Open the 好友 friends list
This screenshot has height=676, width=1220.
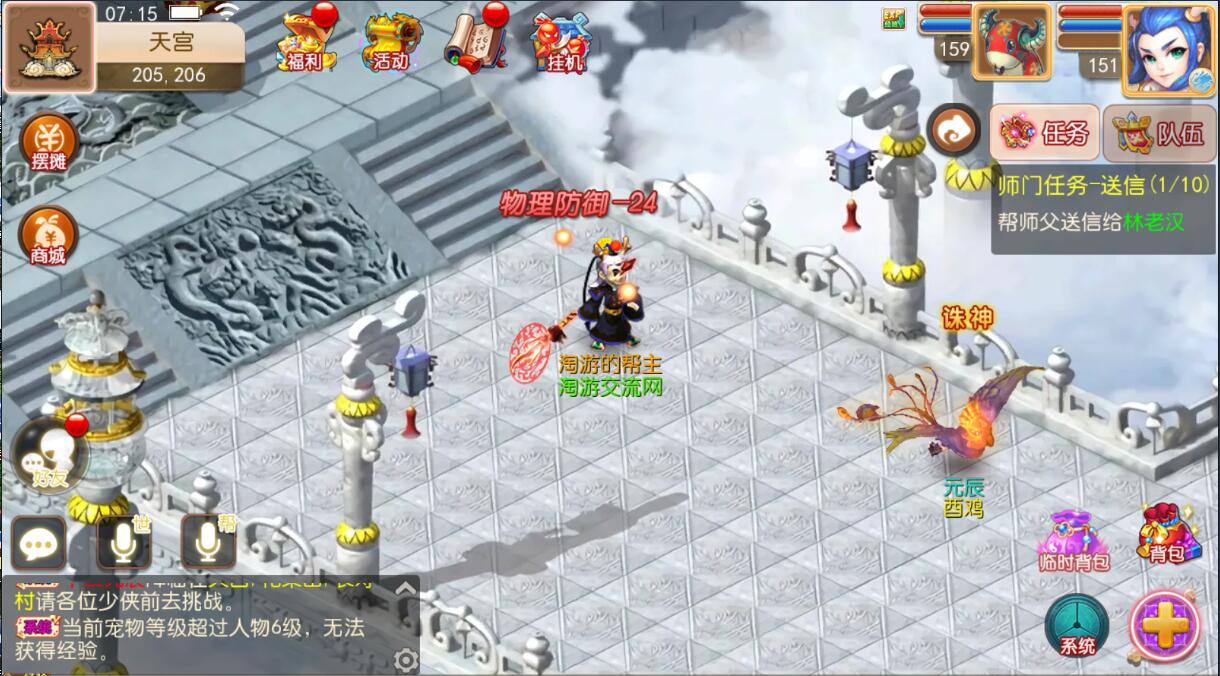coord(48,457)
